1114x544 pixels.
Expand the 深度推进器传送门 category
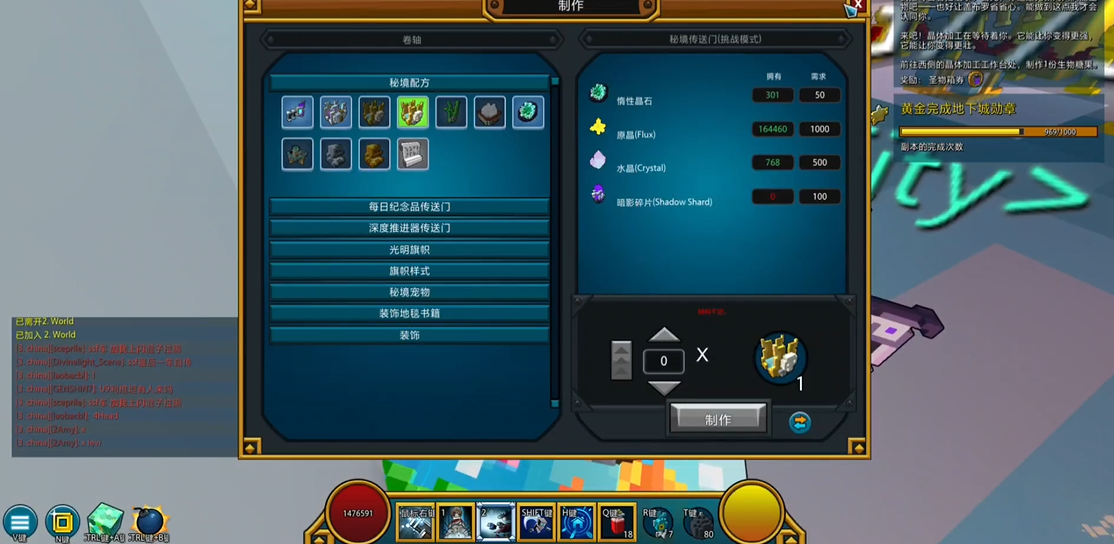tap(409, 228)
